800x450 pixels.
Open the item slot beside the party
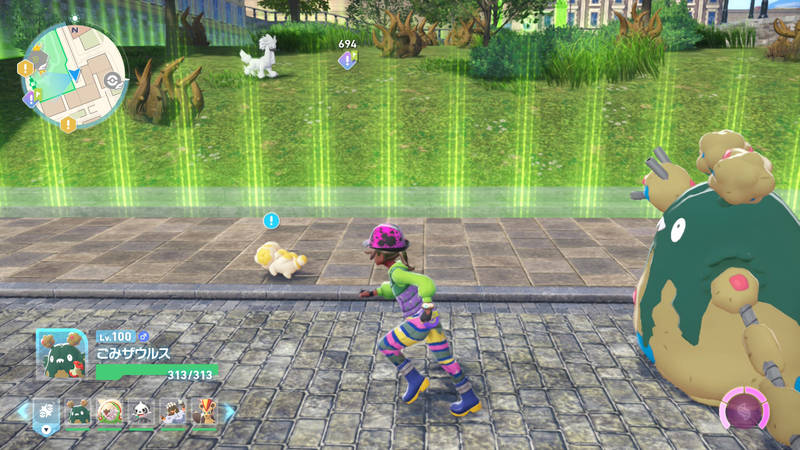(46, 412)
